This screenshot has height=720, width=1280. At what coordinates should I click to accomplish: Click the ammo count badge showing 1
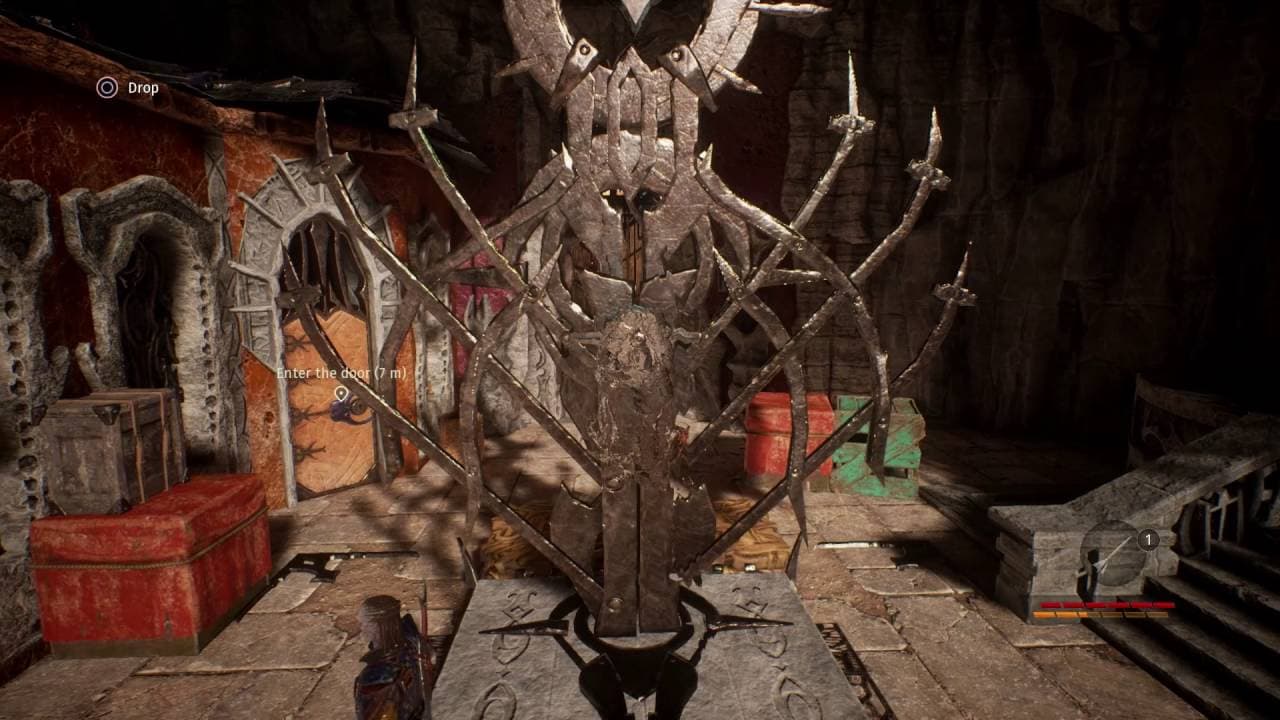tap(1148, 537)
